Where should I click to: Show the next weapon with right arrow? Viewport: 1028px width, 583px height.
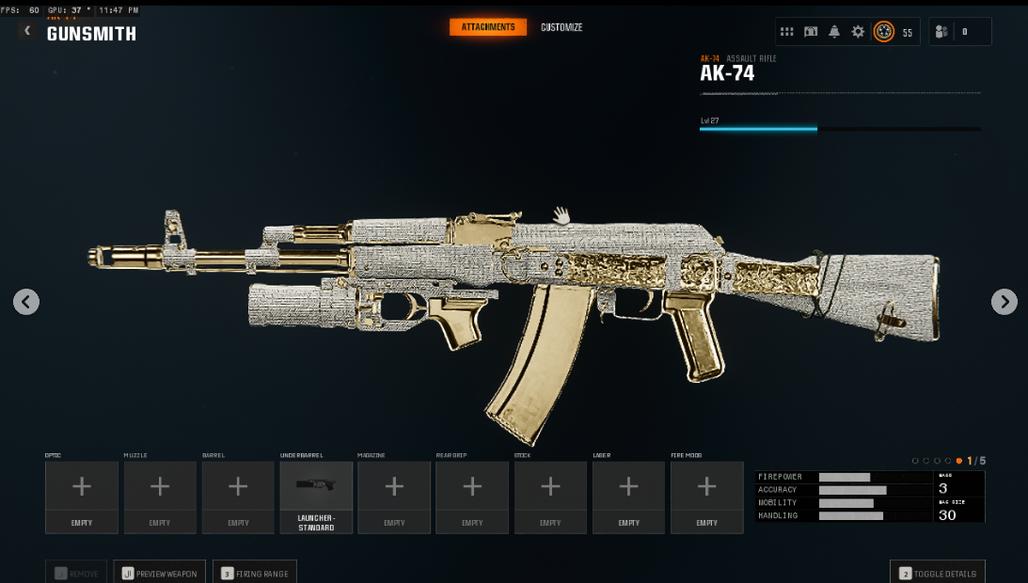click(1004, 301)
